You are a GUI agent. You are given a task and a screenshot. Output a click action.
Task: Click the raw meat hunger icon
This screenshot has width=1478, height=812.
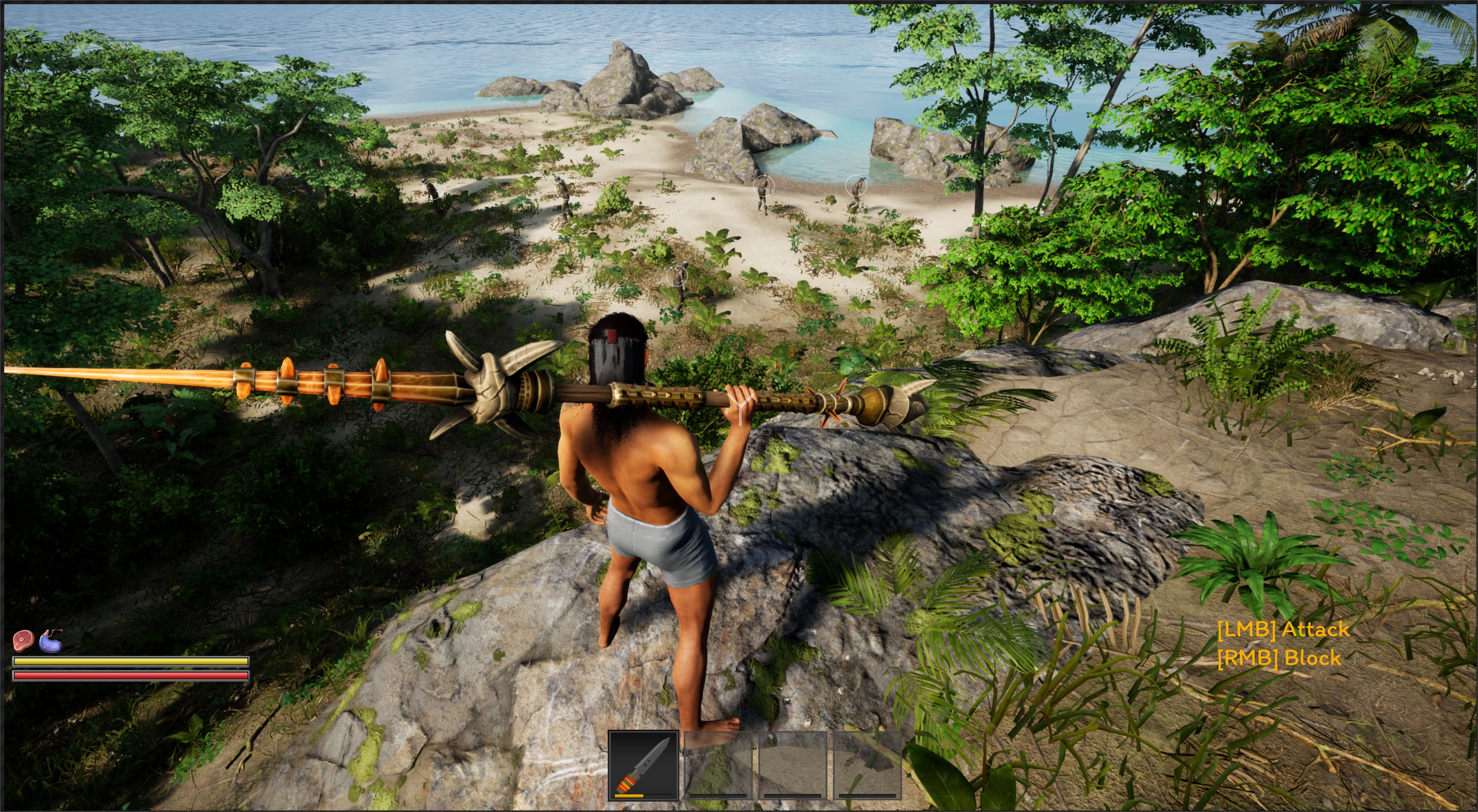[x=23, y=640]
